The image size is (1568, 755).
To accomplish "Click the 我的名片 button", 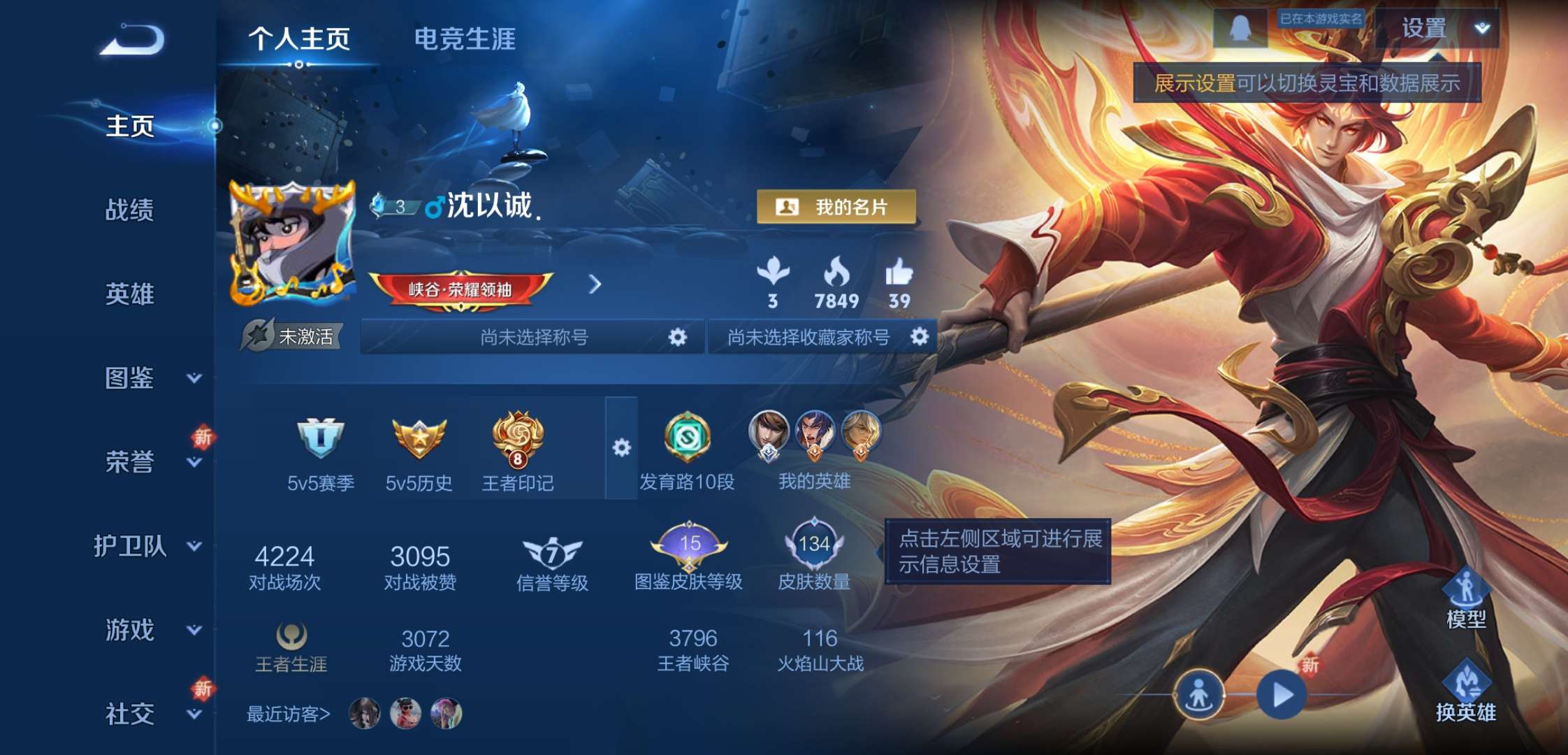I will tap(837, 207).
